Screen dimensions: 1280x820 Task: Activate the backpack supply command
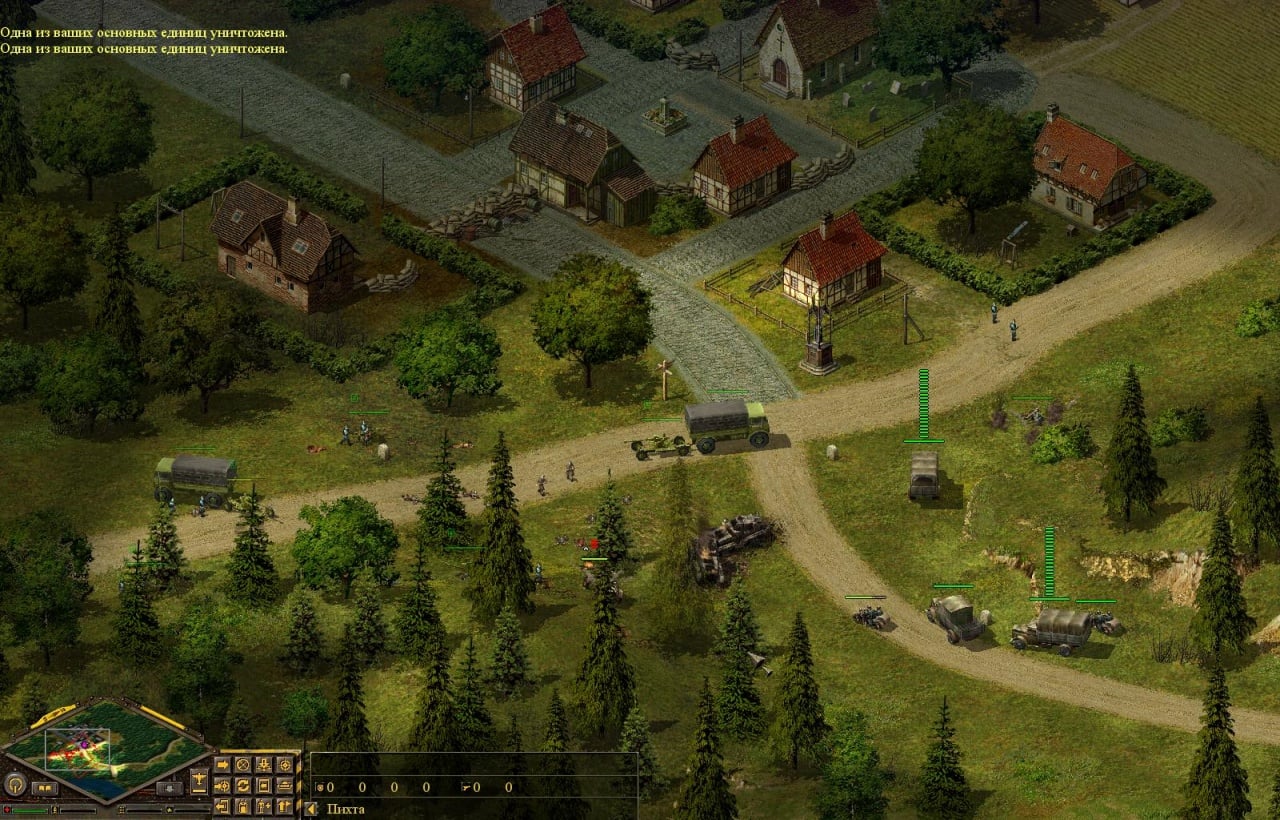(x=243, y=807)
